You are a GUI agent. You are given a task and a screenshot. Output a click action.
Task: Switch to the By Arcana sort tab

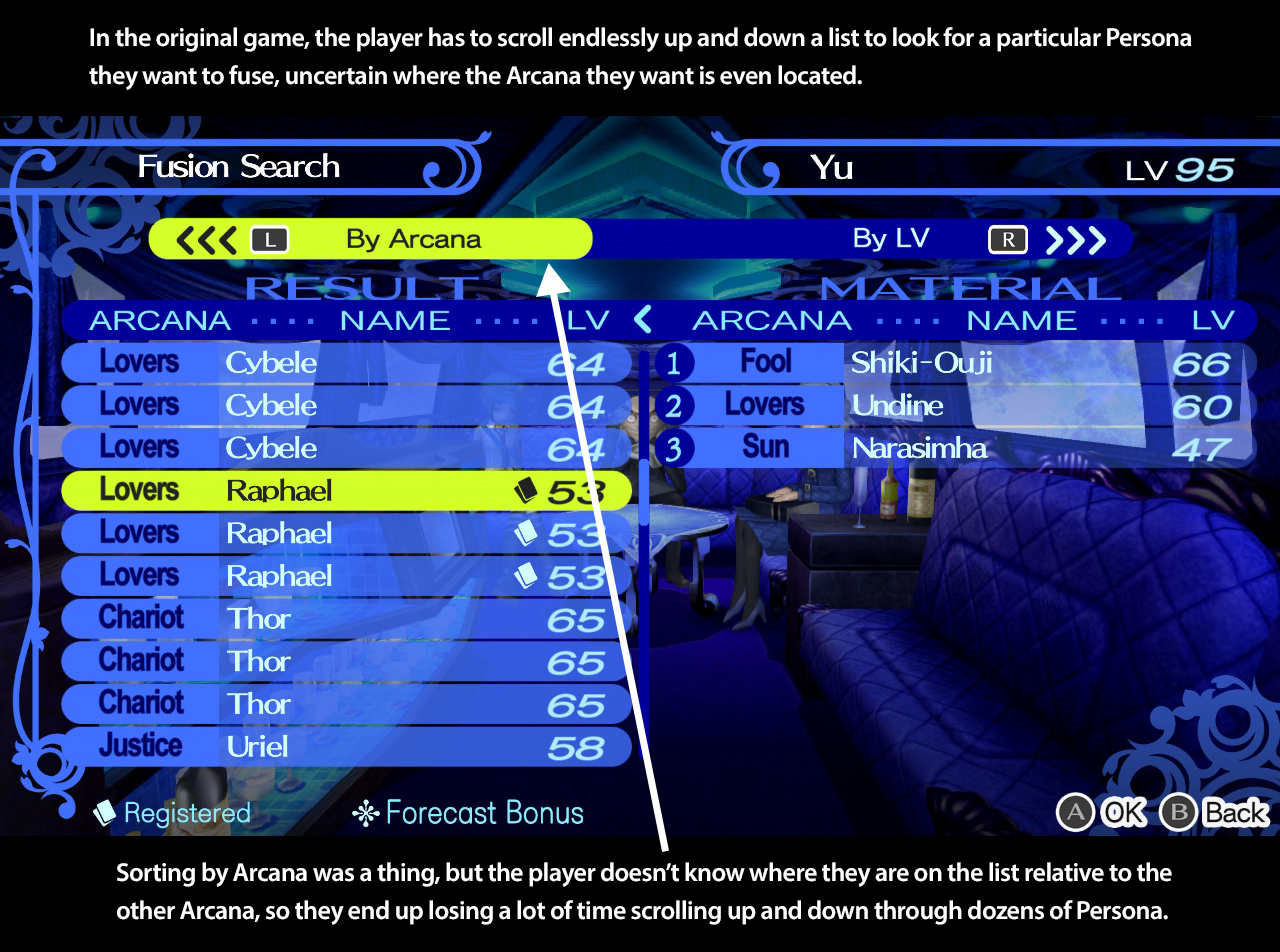pyautogui.click(x=412, y=240)
